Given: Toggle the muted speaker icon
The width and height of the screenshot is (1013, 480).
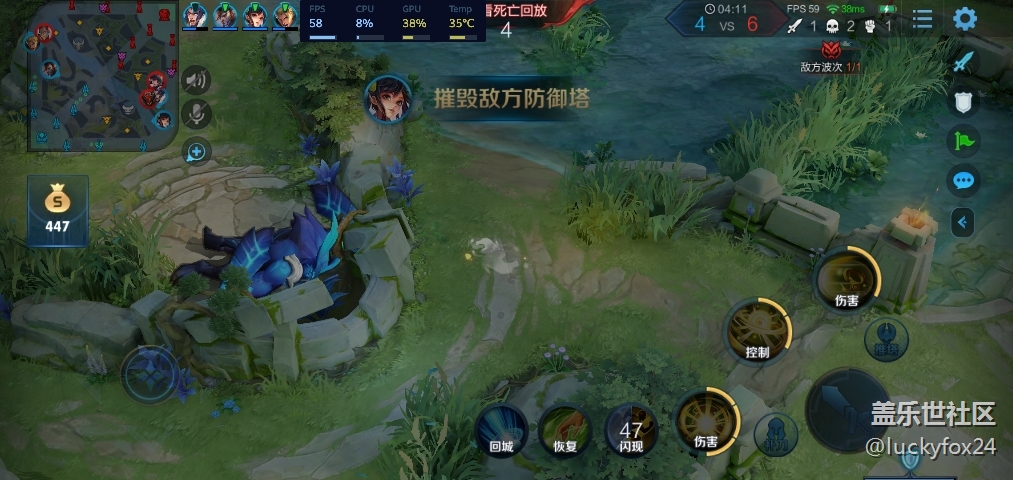Looking at the screenshot, I should 196,81.
